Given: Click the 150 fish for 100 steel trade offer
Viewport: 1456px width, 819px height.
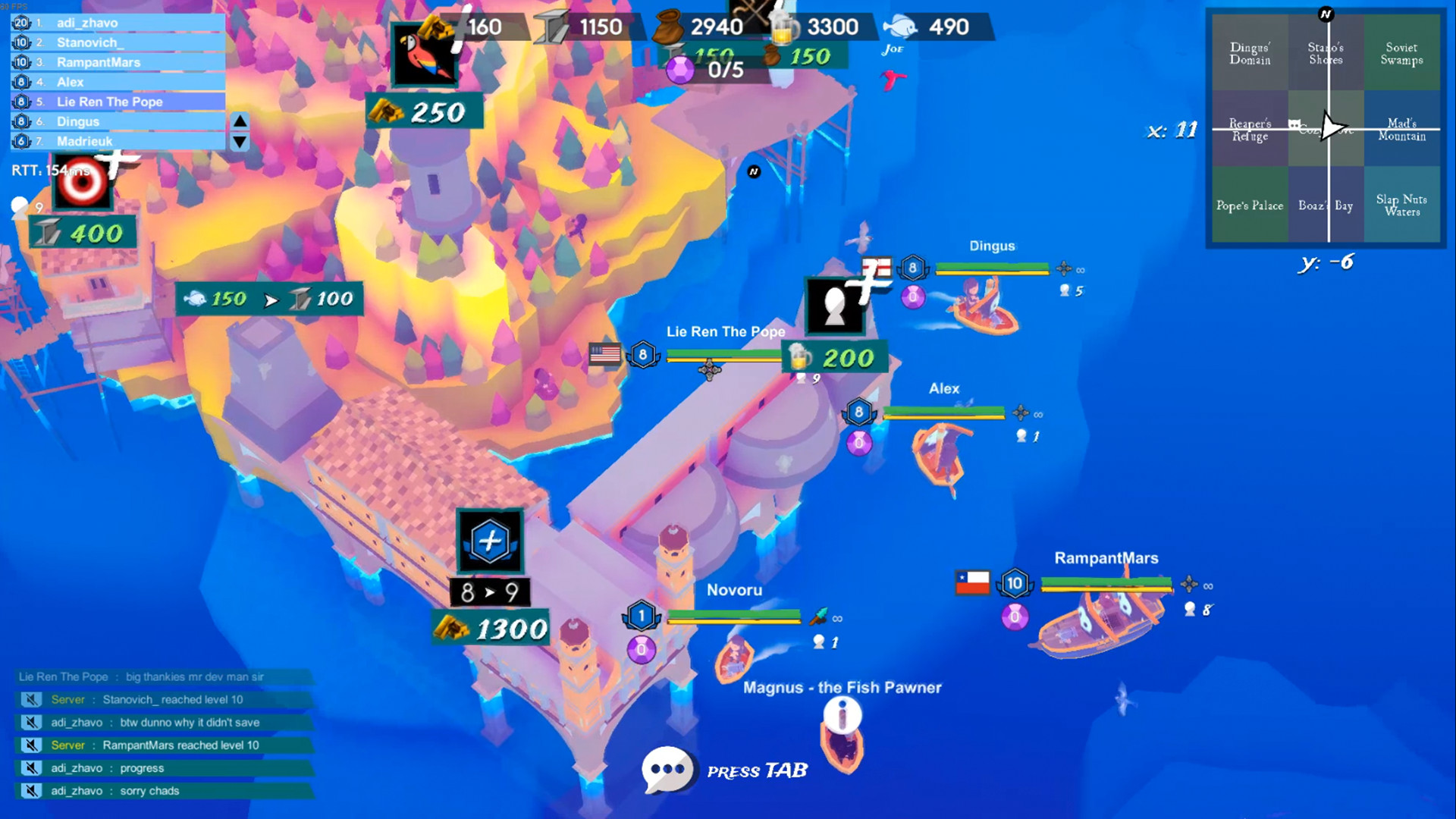Looking at the screenshot, I should (268, 299).
